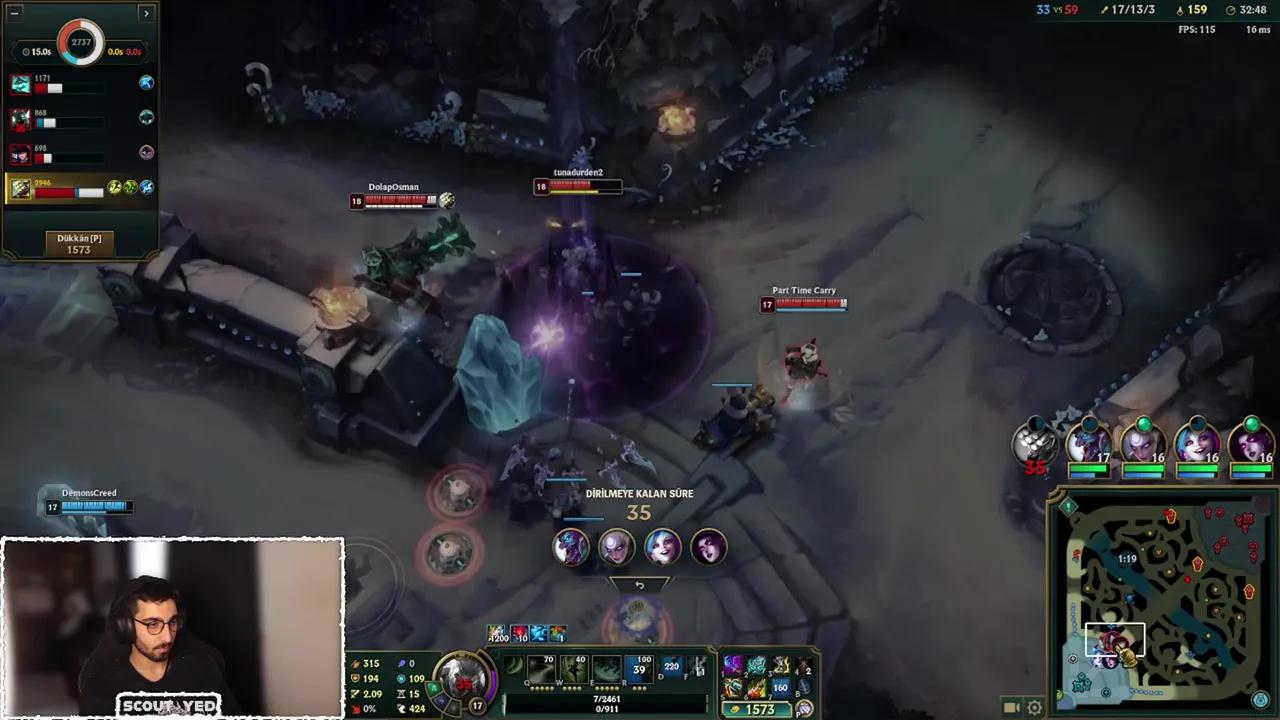Activate the ultimate on a 39 second cooldown

tap(640, 667)
